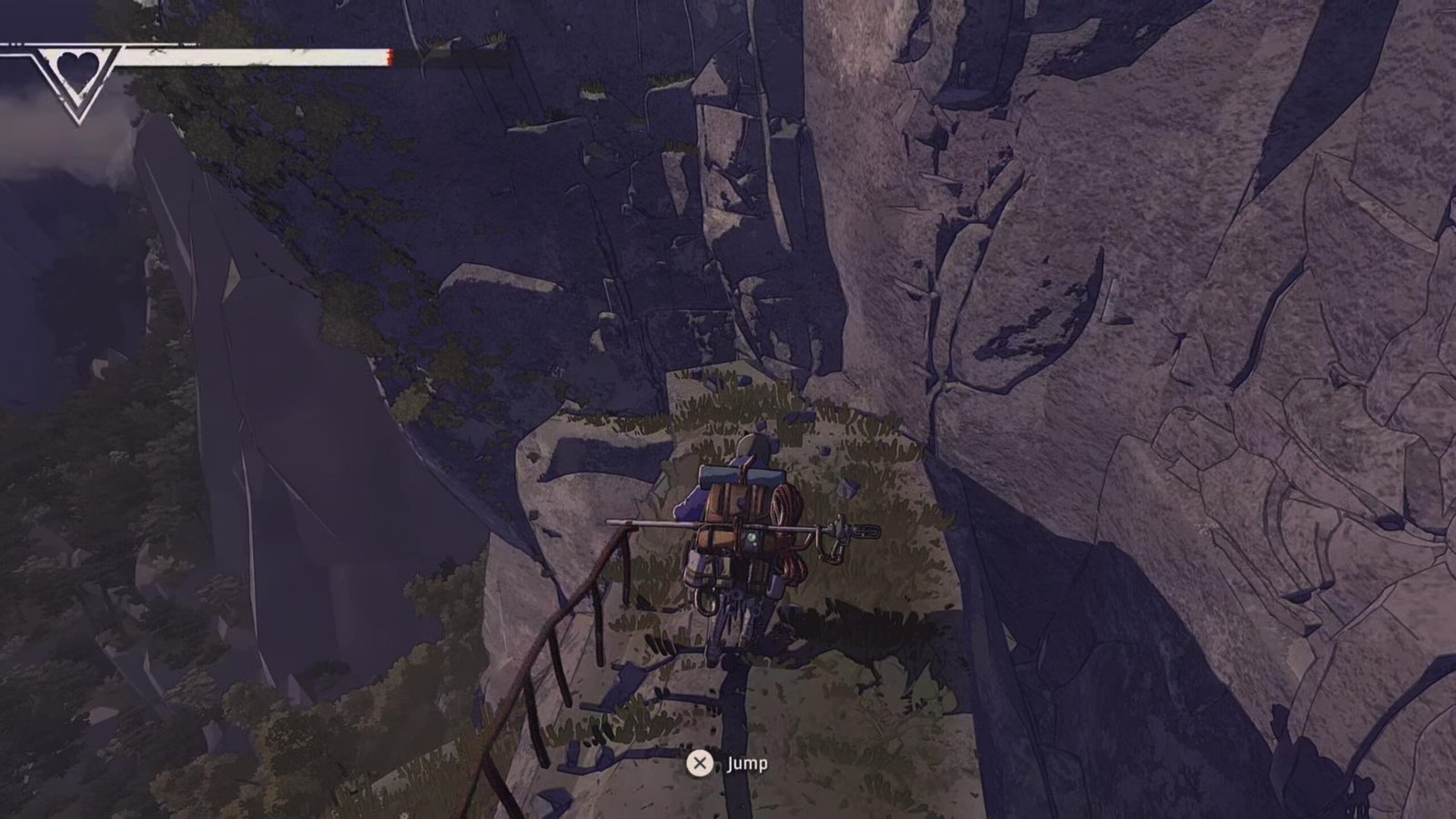Click the heart icon in the health gauge

pos(77,66)
